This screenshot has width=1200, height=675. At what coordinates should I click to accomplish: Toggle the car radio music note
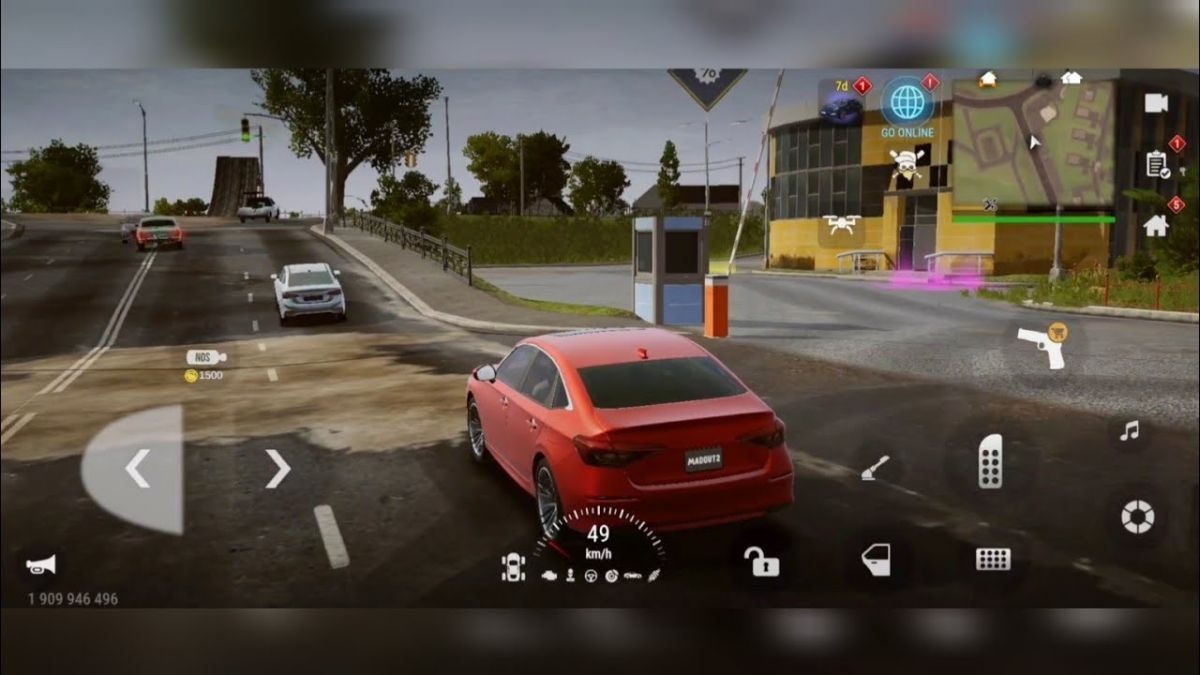click(1129, 431)
